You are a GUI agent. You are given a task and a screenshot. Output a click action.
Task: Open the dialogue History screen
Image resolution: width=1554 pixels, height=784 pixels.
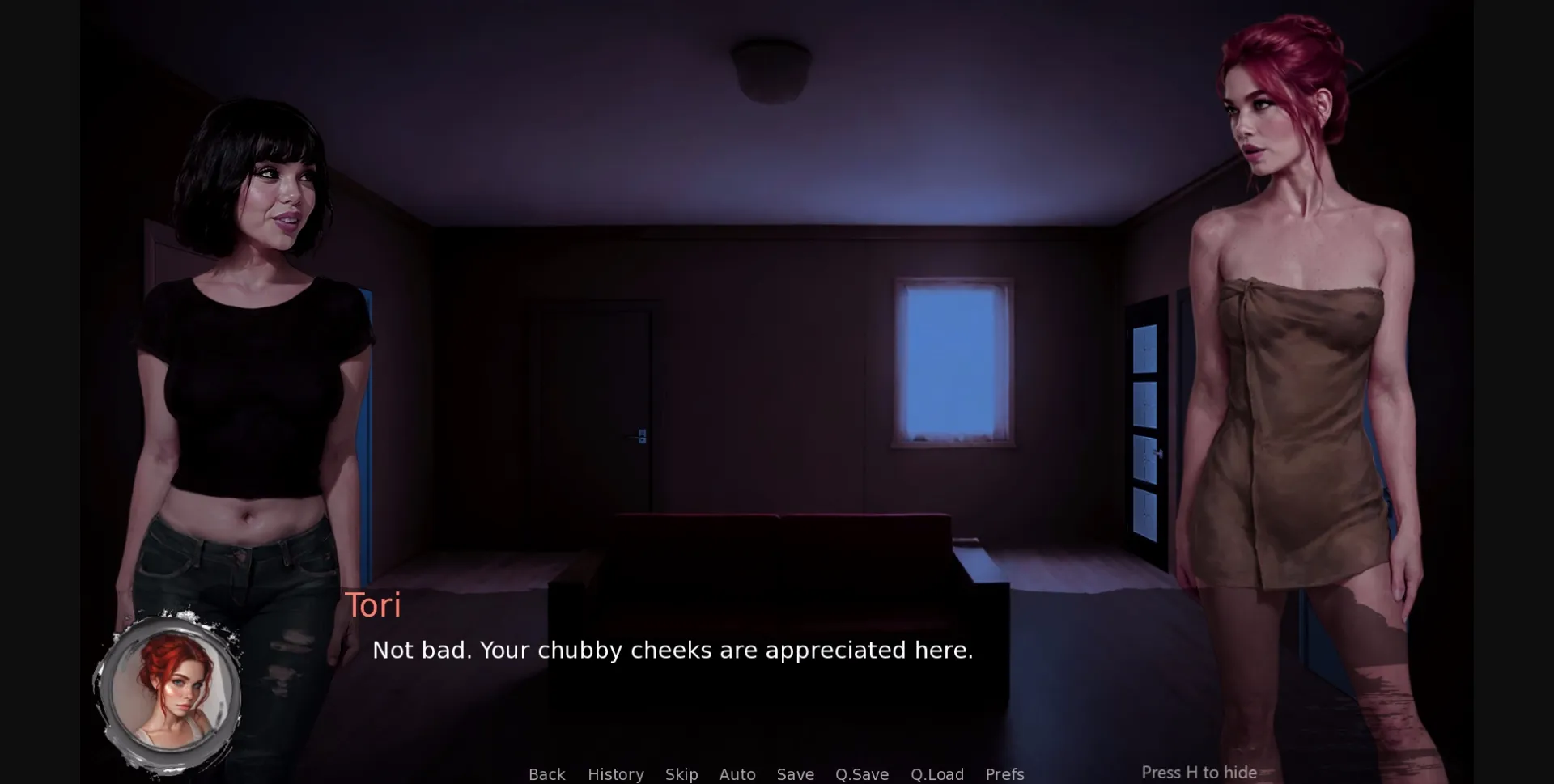click(x=615, y=773)
